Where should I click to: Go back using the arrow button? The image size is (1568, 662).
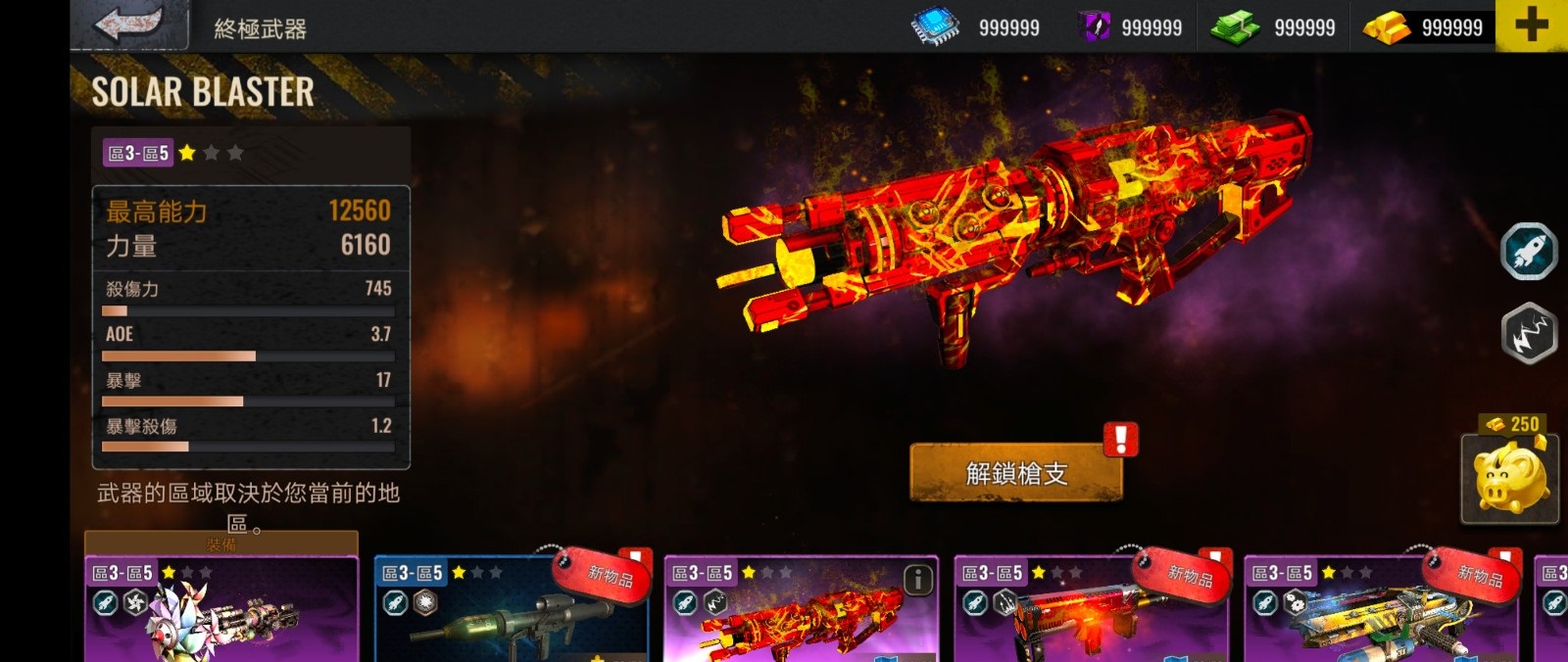click(130, 24)
